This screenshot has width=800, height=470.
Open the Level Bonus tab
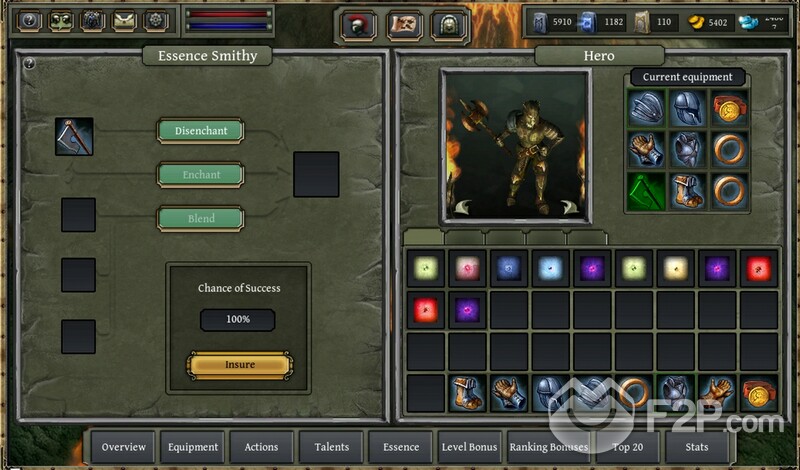469,447
